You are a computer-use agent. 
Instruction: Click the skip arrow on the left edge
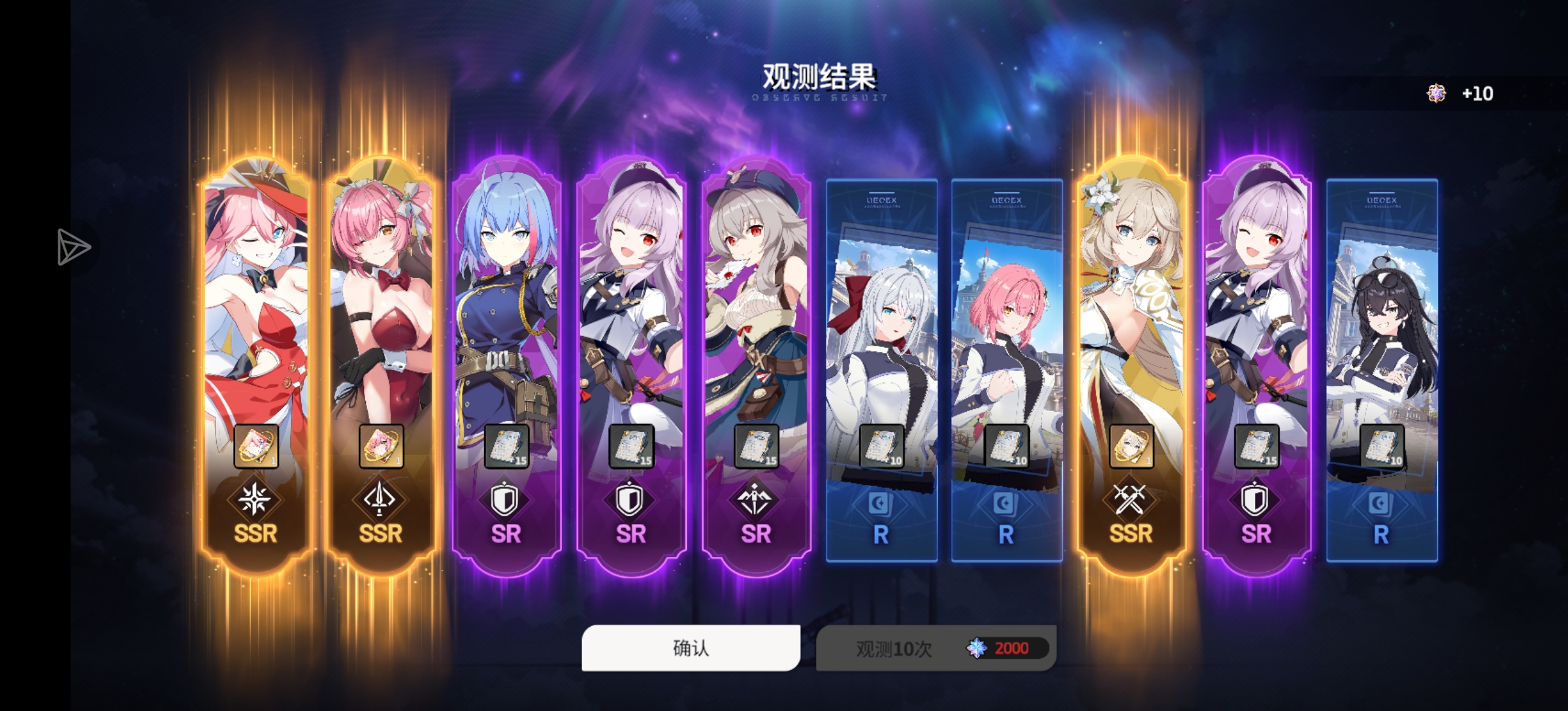tap(74, 247)
